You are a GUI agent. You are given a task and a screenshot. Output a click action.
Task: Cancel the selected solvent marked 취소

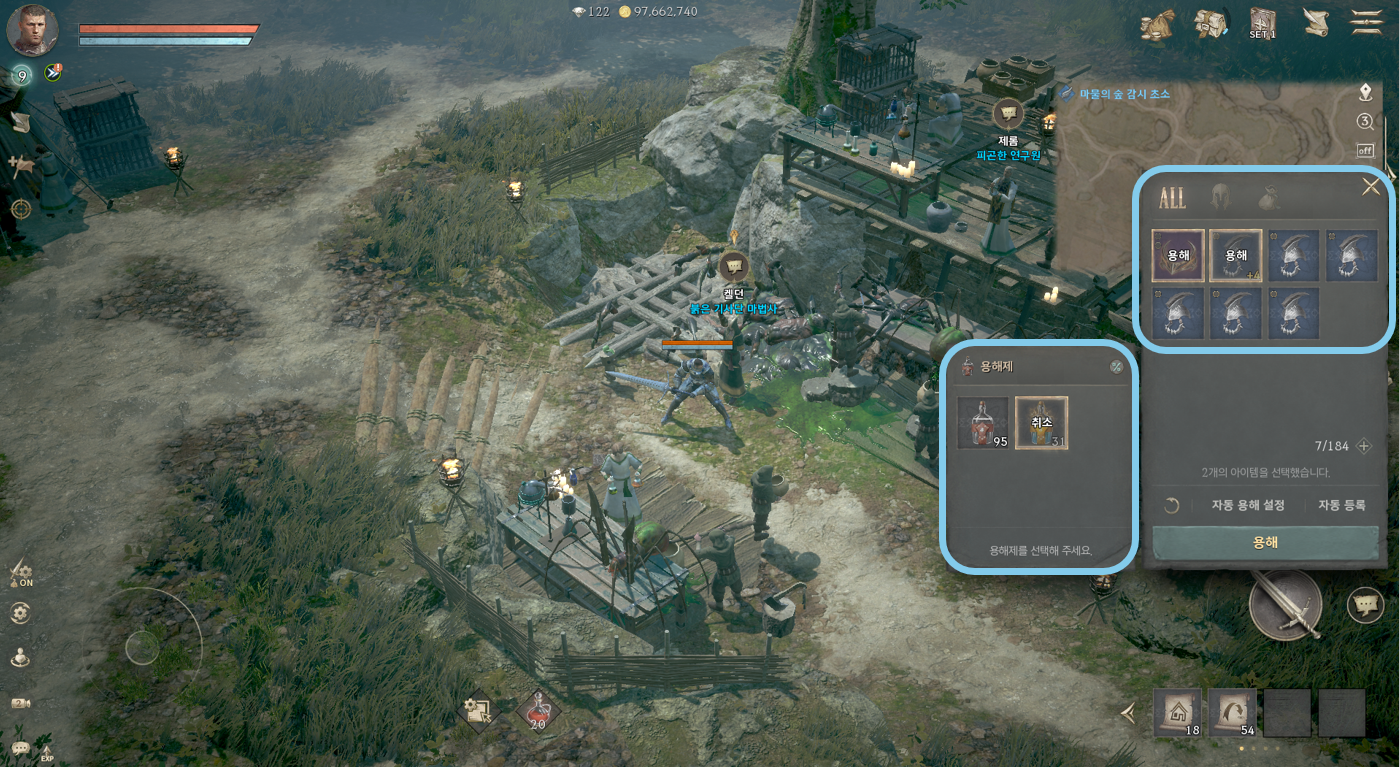pos(1041,422)
